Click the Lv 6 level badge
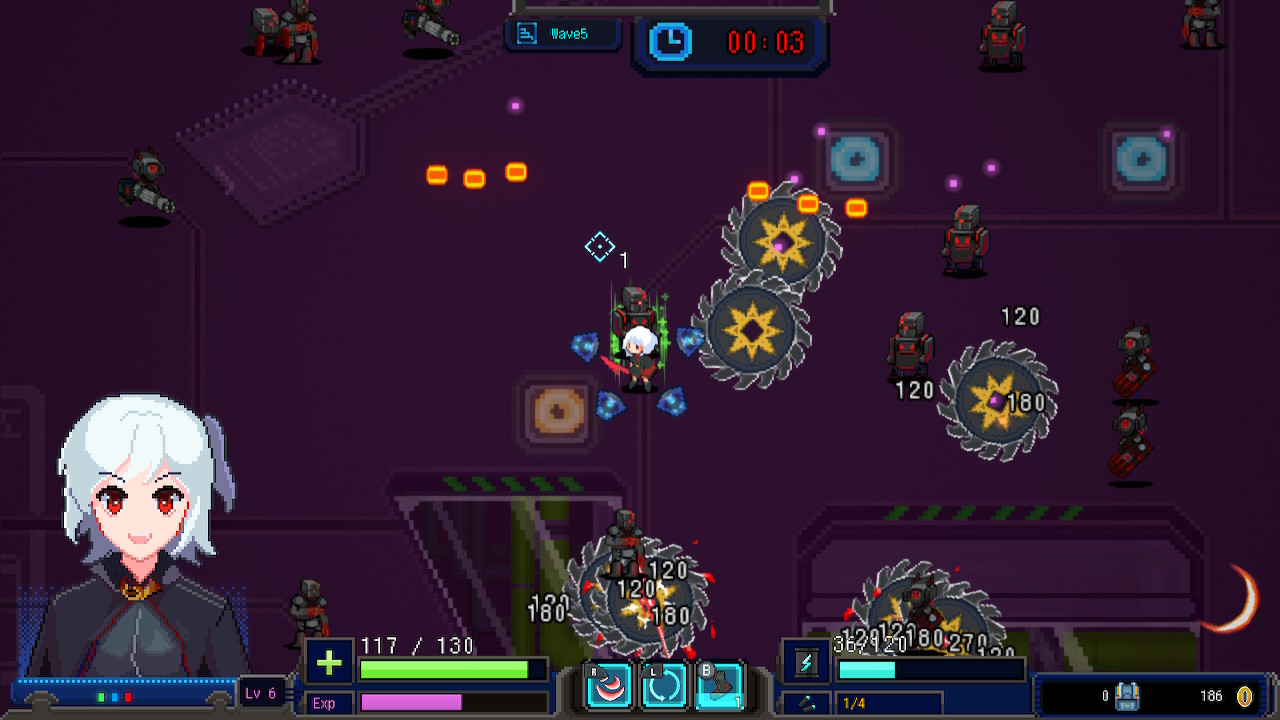The width and height of the screenshot is (1280, 720). tap(261, 692)
